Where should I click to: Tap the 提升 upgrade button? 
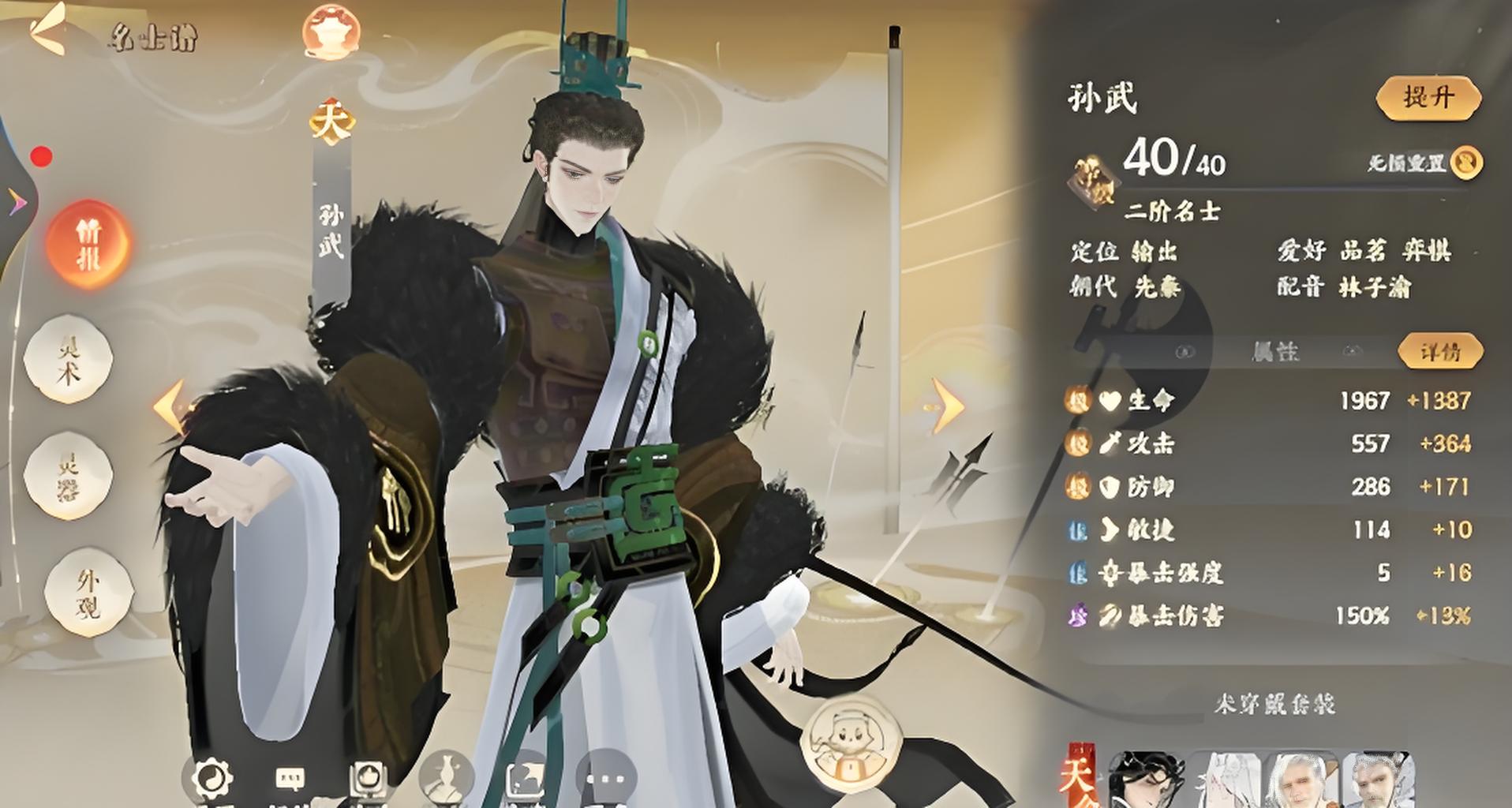[x=1428, y=99]
